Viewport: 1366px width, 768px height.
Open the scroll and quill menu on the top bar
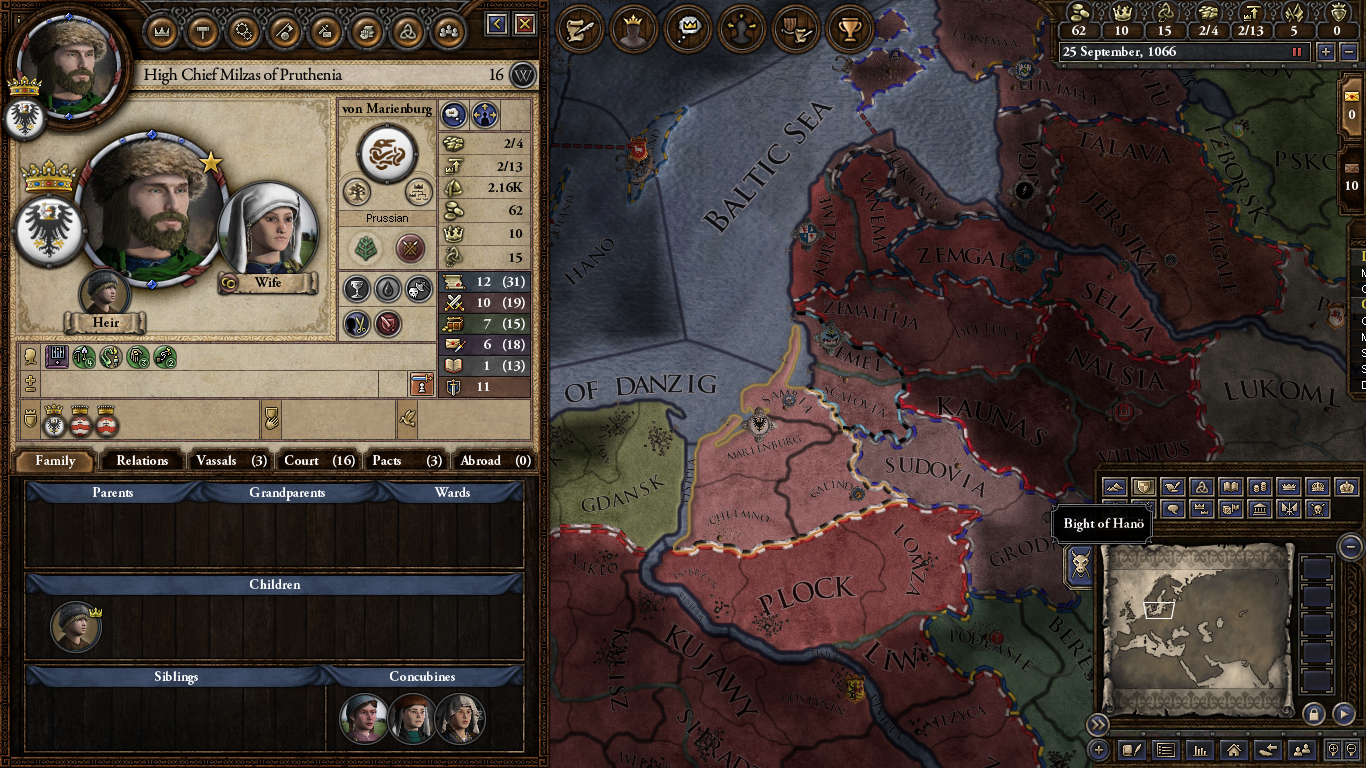[x=578, y=29]
